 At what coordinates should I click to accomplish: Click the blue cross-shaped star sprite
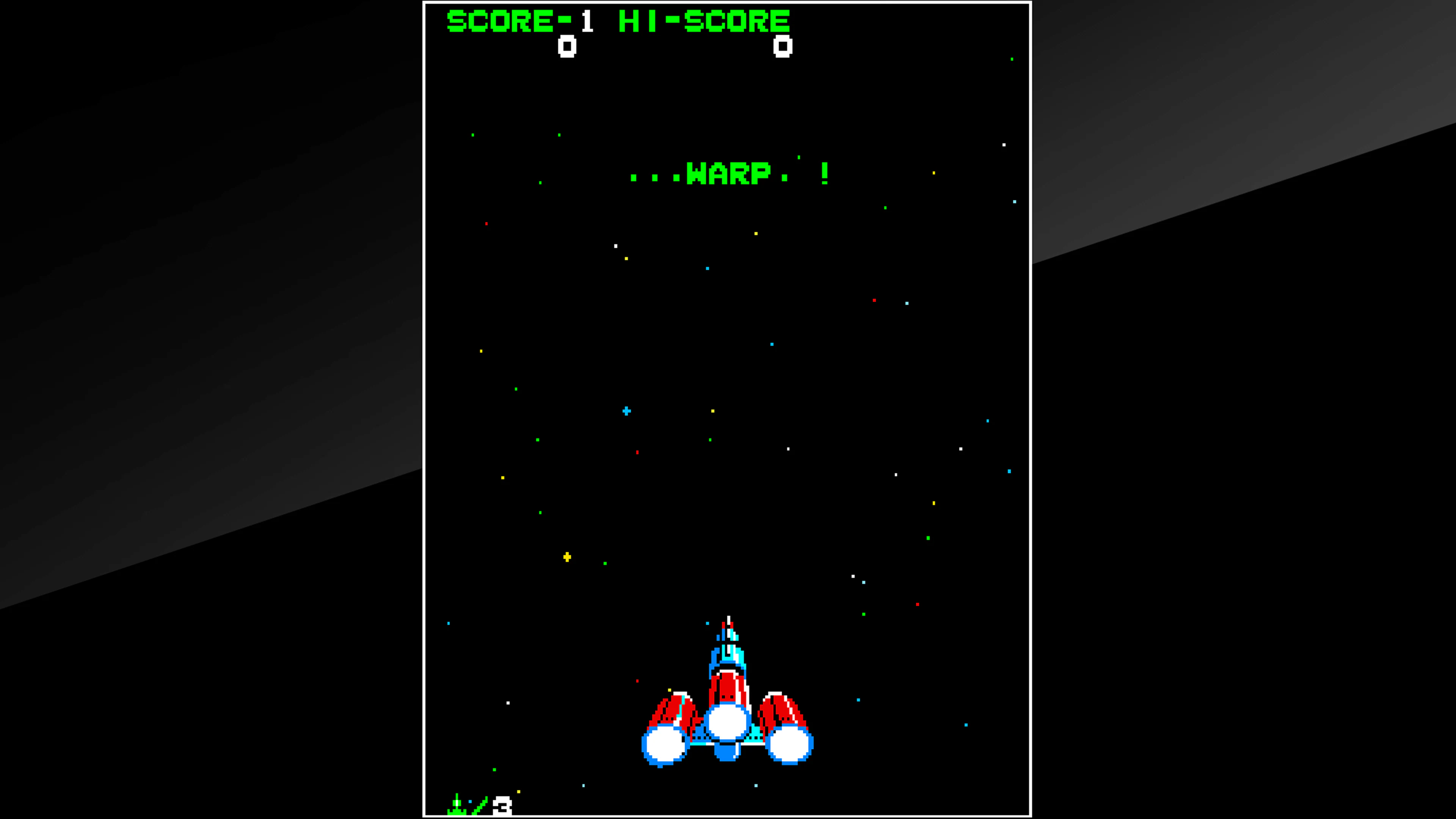point(626,411)
